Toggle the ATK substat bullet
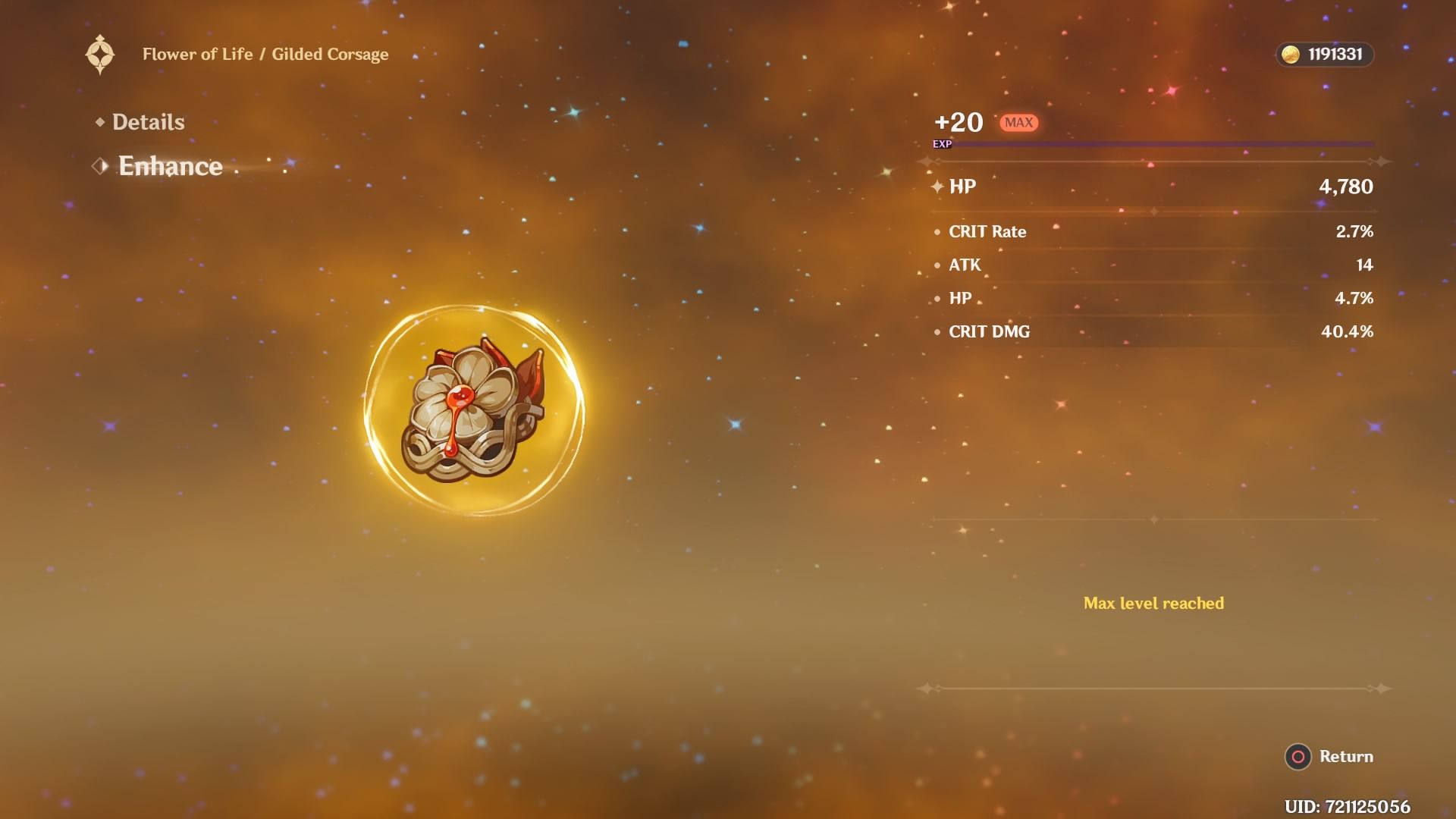1456x819 pixels. 938,265
